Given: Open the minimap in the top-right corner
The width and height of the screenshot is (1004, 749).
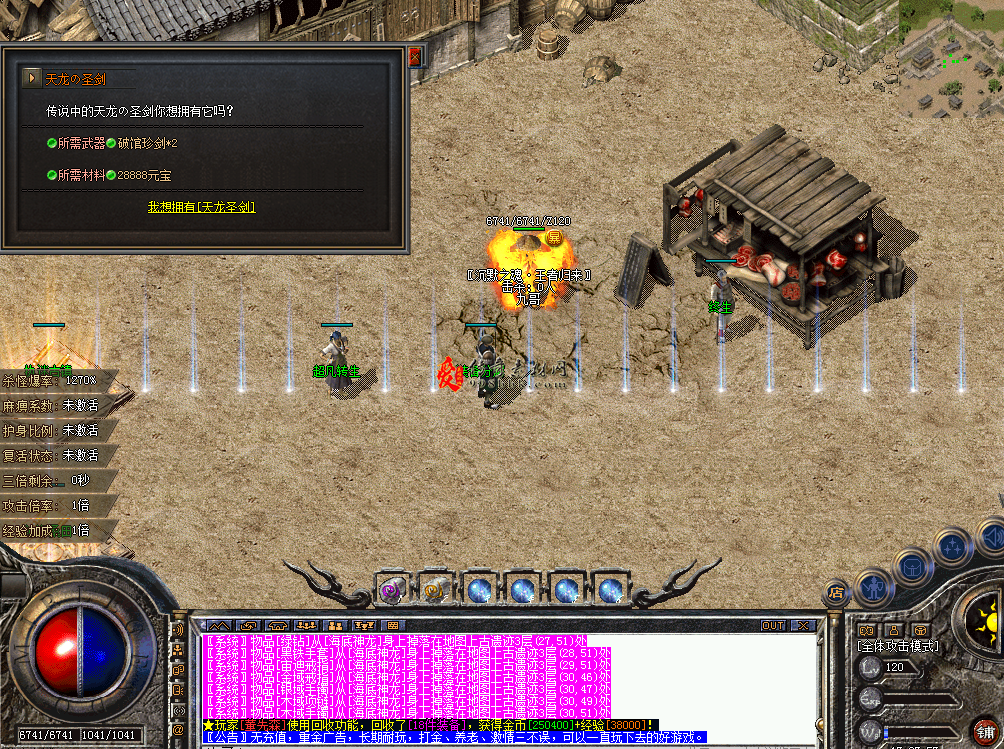Looking at the screenshot, I should tap(950, 58).
